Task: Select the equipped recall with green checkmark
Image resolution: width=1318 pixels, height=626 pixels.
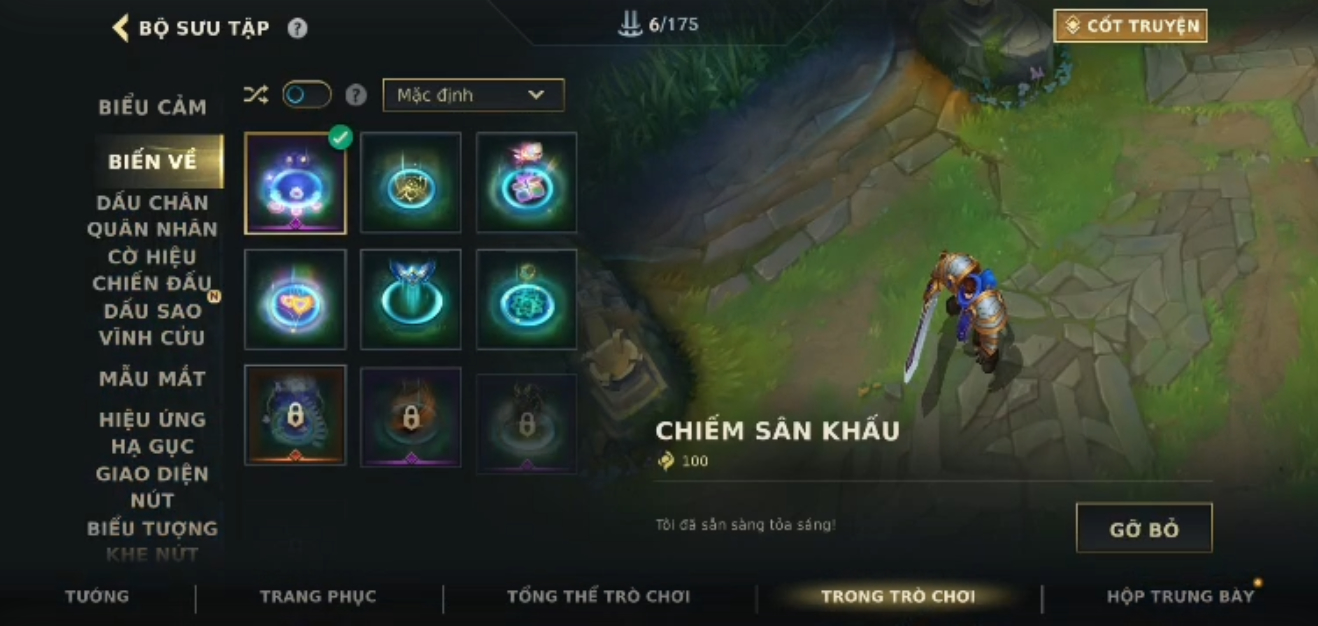Action: (x=295, y=183)
